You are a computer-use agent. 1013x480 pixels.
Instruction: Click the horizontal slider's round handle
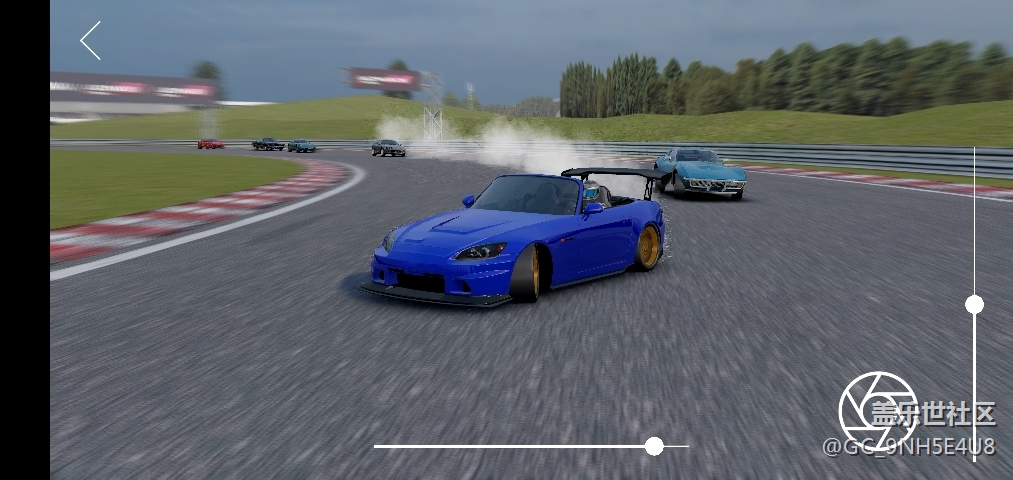pyautogui.click(x=654, y=446)
